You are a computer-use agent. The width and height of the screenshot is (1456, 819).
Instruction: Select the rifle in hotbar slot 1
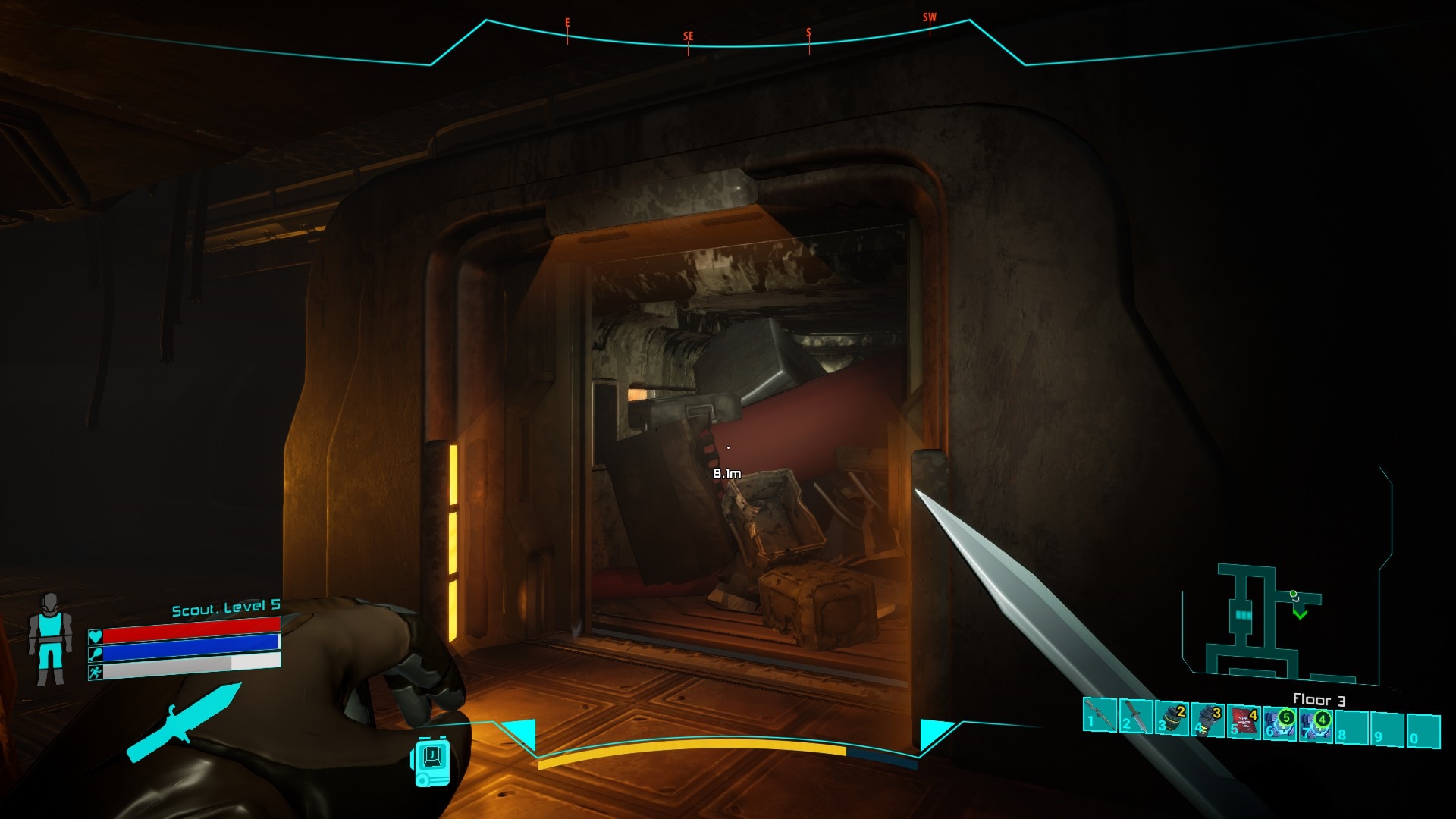[x=1100, y=715]
